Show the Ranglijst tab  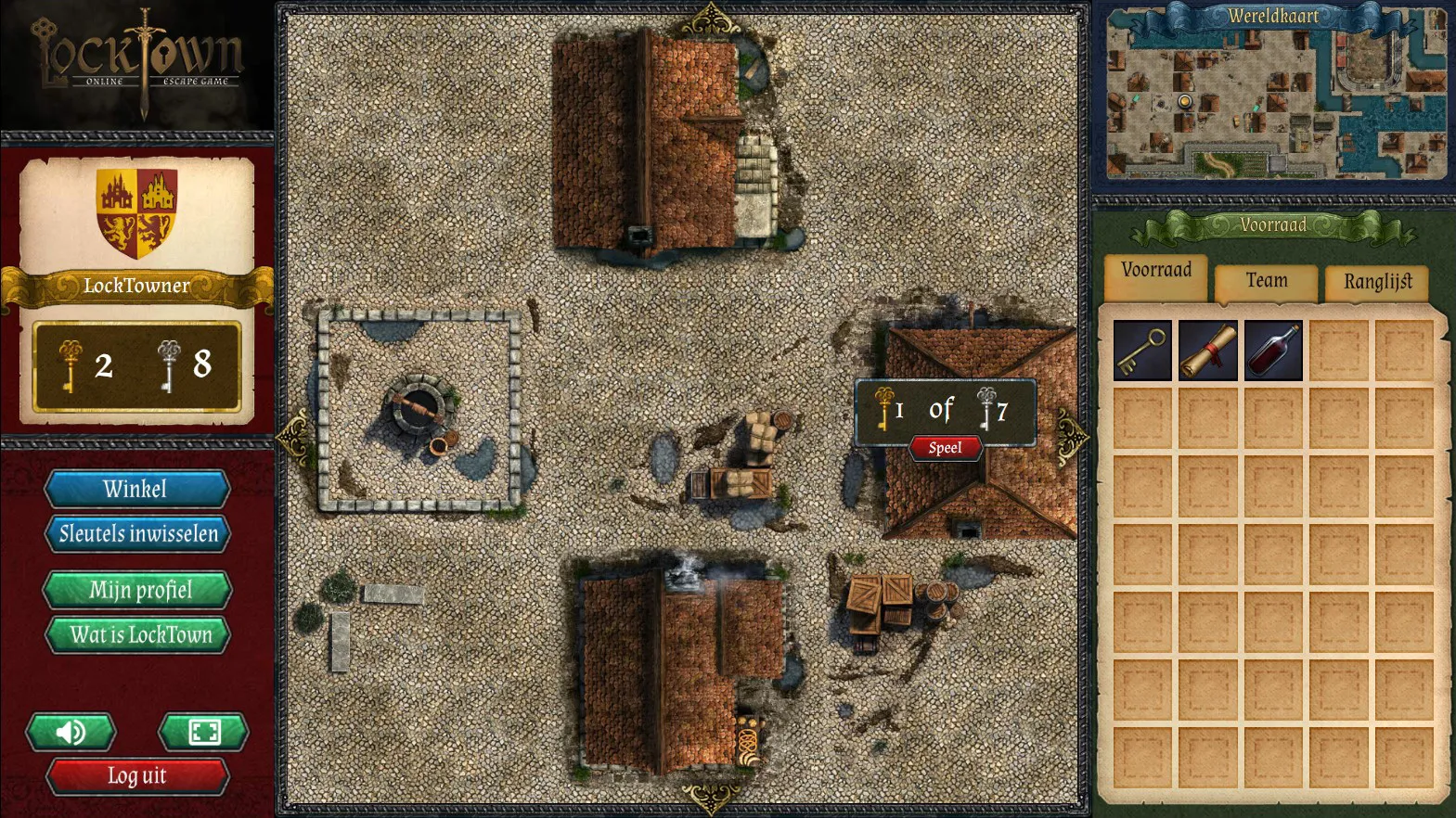coord(1377,282)
